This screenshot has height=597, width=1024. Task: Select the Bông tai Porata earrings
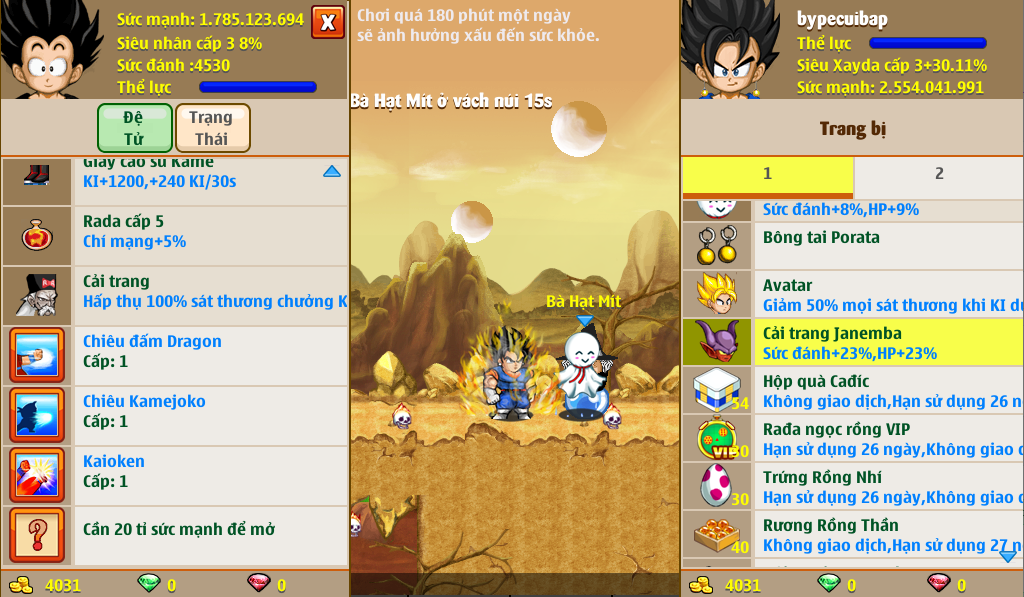coord(852,244)
